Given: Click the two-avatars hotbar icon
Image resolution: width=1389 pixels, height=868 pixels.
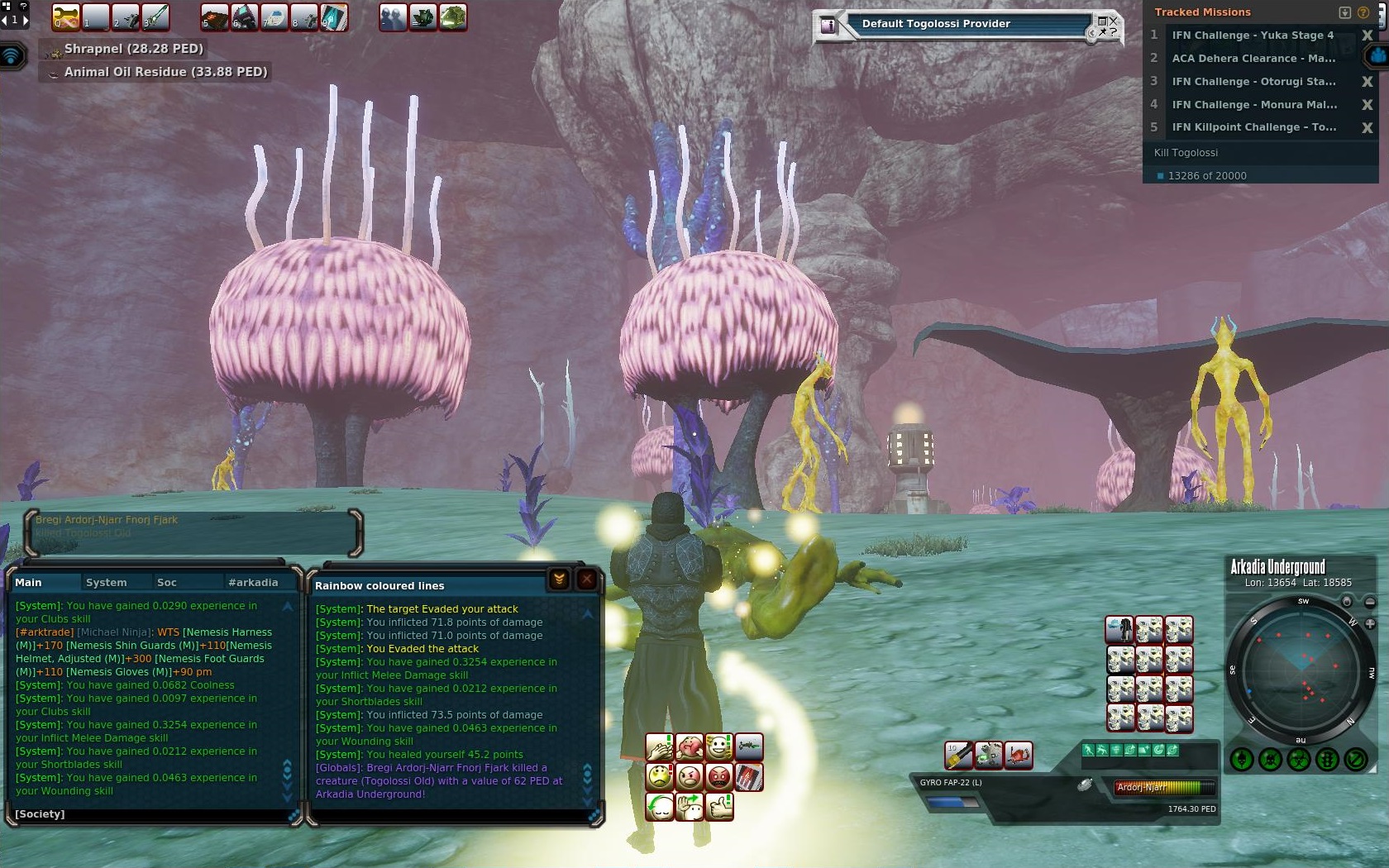Looking at the screenshot, I should coord(394,17).
